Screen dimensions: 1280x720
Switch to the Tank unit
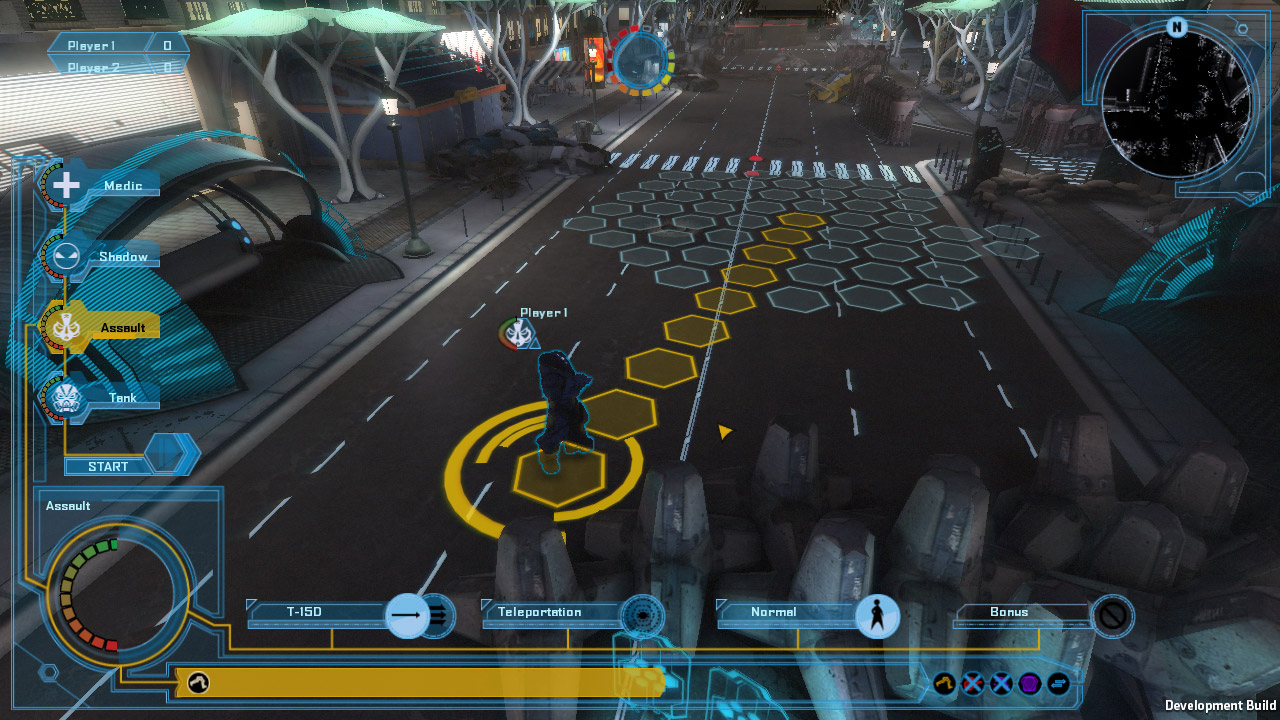[66, 398]
